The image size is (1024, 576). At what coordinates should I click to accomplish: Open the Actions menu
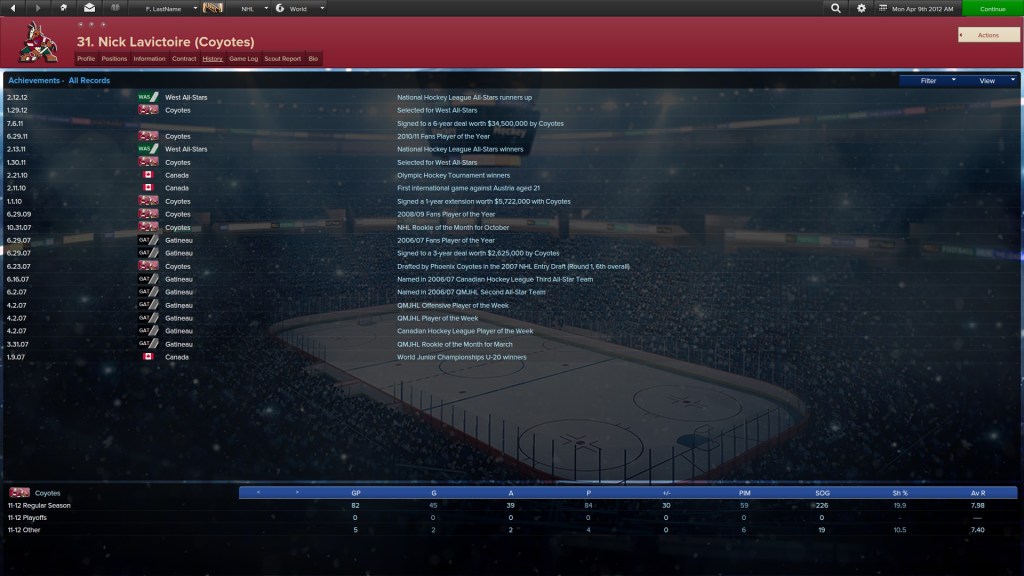point(988,35)
